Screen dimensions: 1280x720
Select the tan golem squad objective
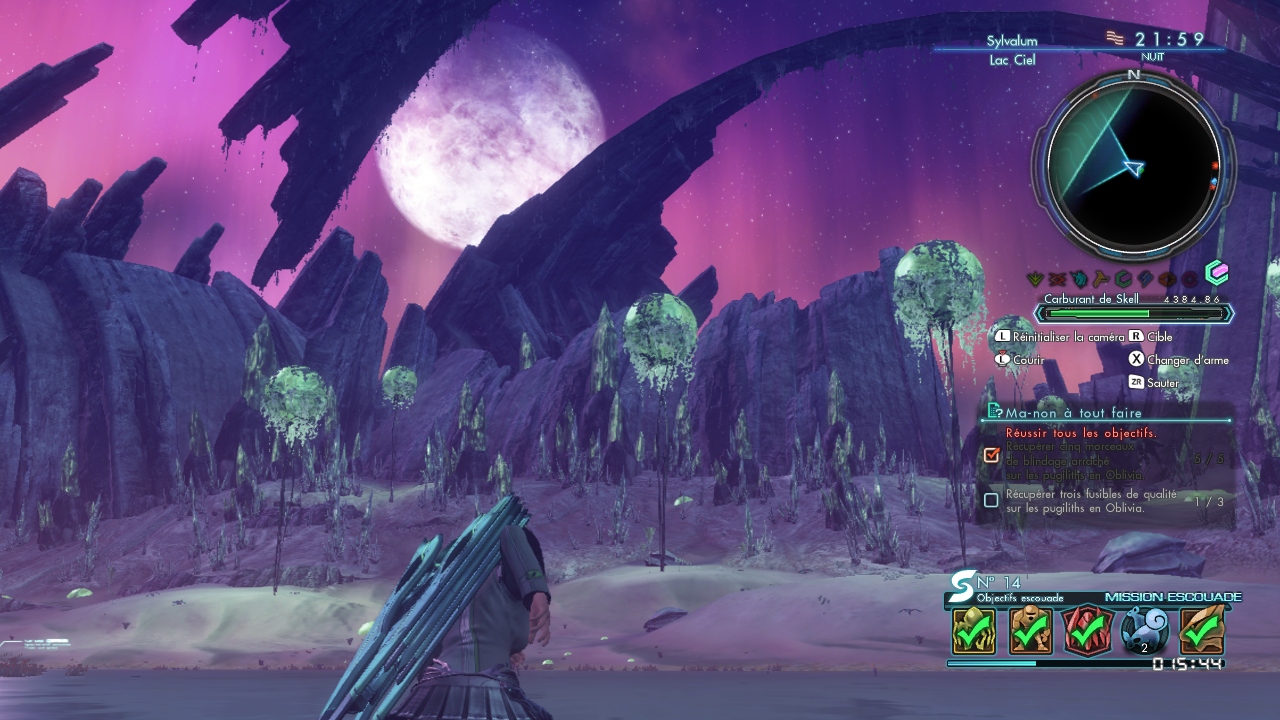(x=1030, y=631)
